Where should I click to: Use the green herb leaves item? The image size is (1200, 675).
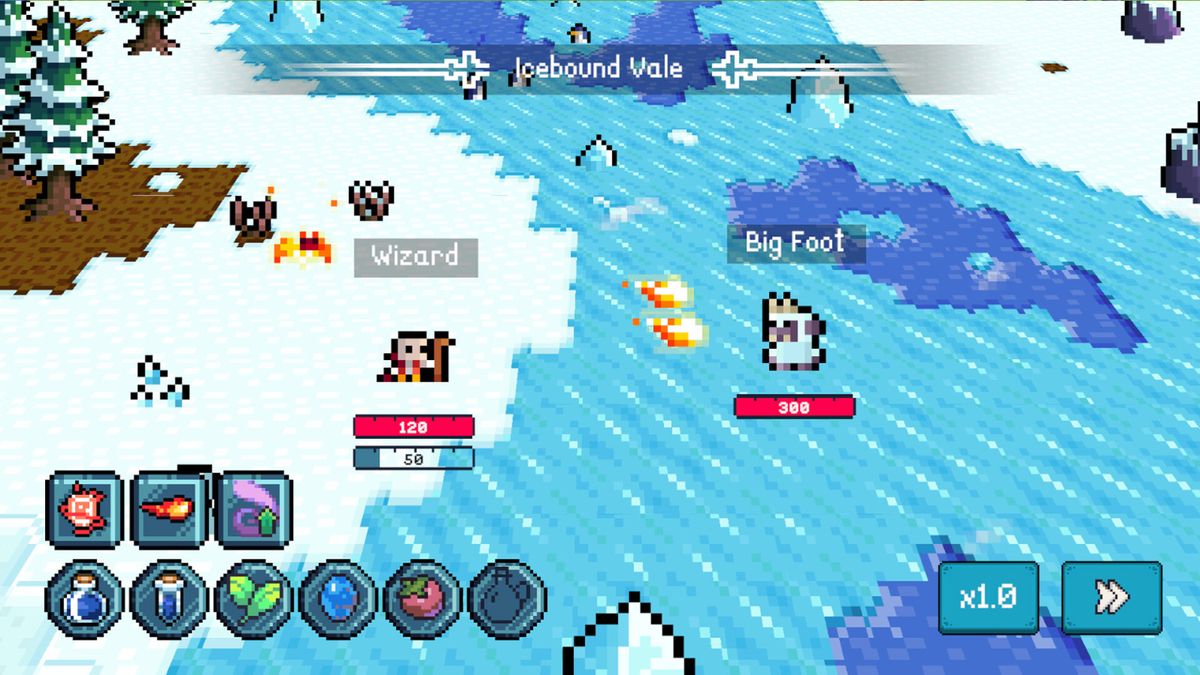click(x=254, y=598)
